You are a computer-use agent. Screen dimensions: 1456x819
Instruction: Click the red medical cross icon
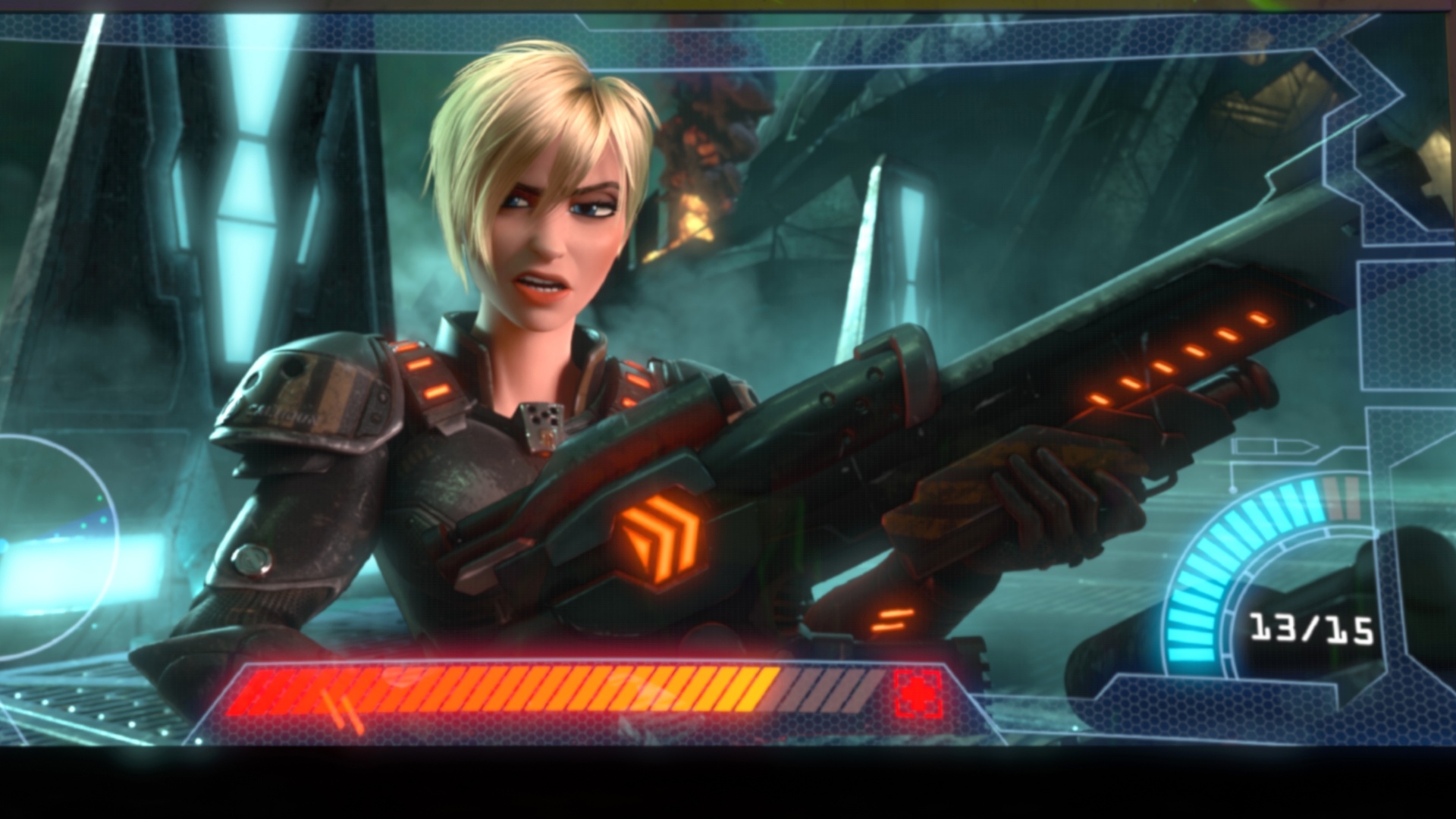[918, 693]
